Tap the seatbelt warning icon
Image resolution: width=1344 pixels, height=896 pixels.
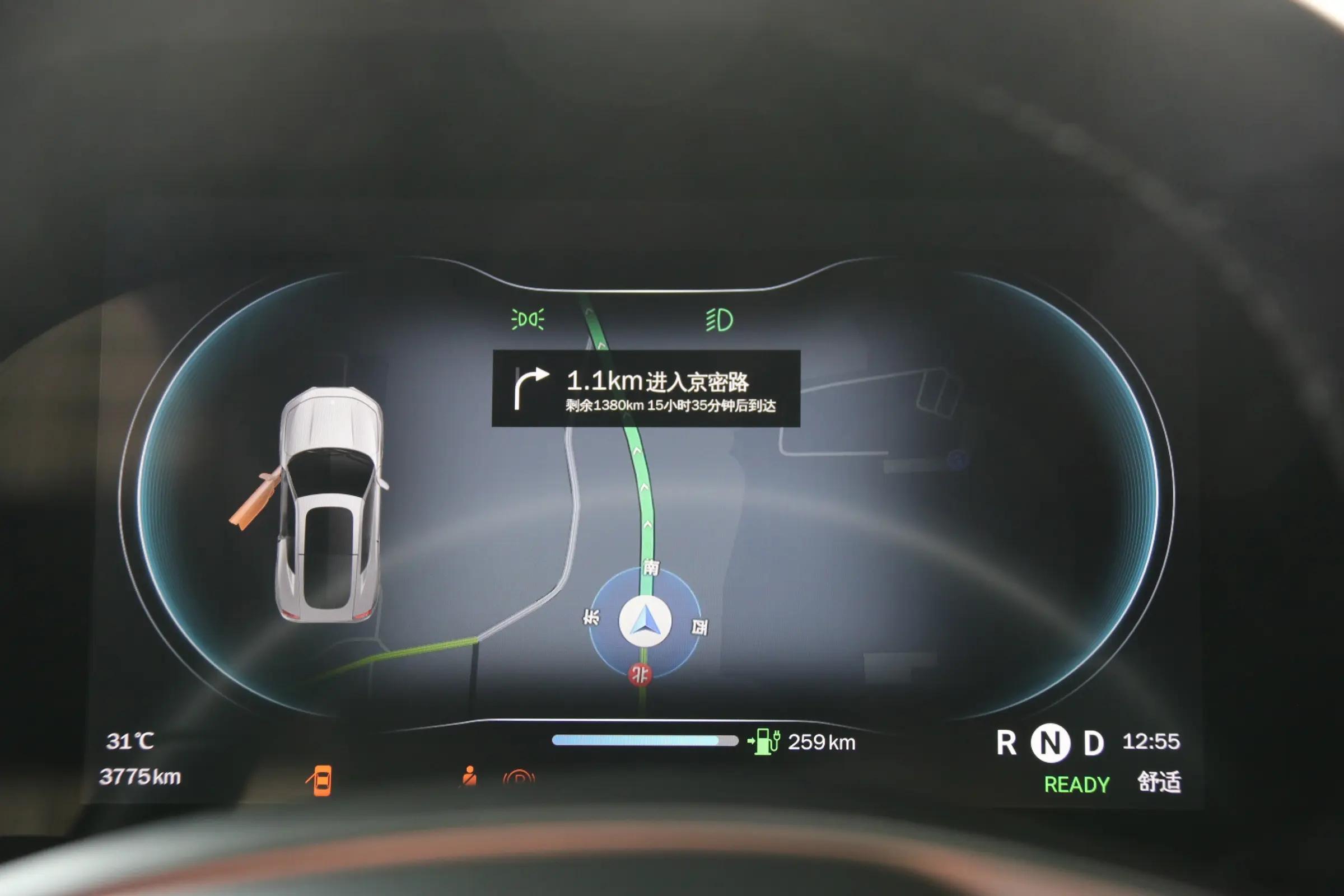pos(469,777)
